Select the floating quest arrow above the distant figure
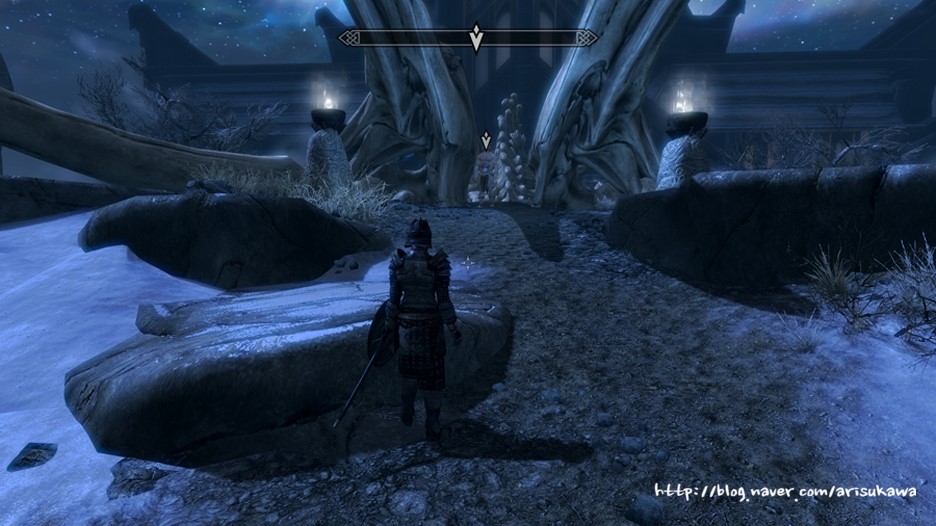This screenshot has height=526, width=936. 486,141
